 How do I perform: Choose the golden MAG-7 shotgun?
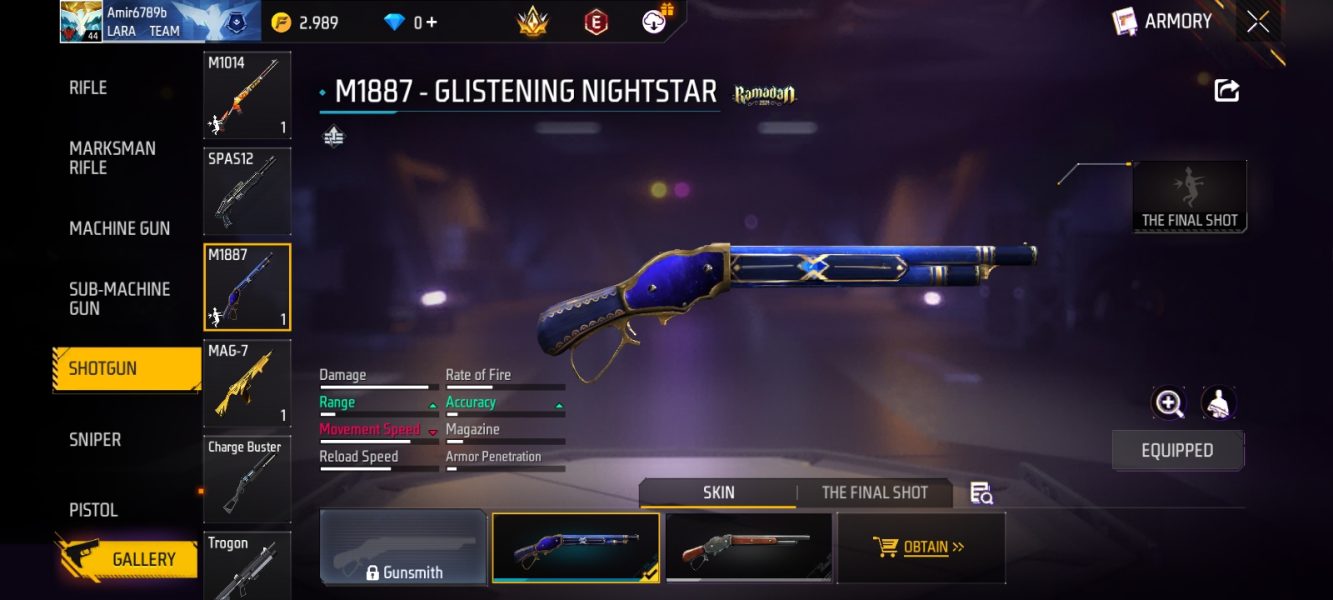[247, 383]
